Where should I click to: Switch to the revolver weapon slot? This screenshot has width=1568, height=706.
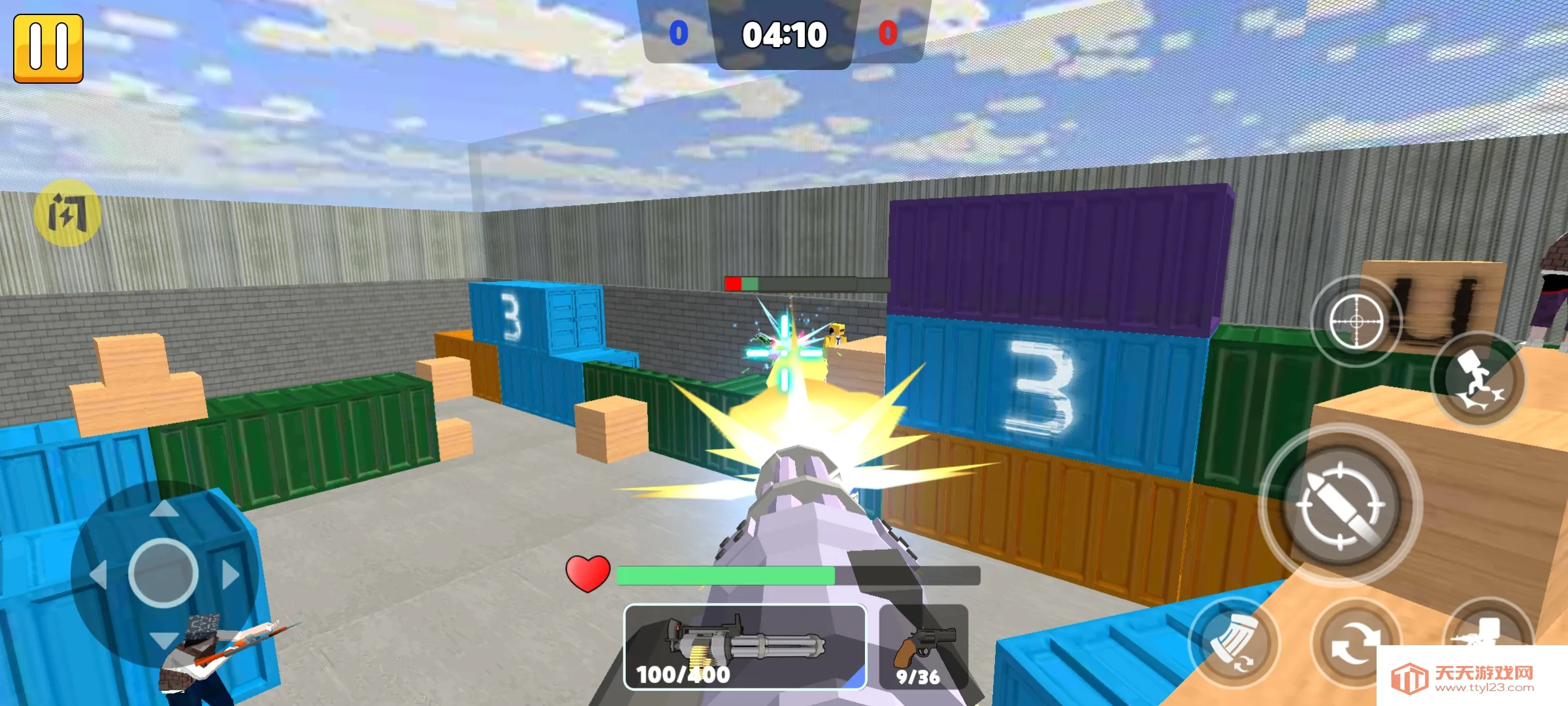(923, 647)
